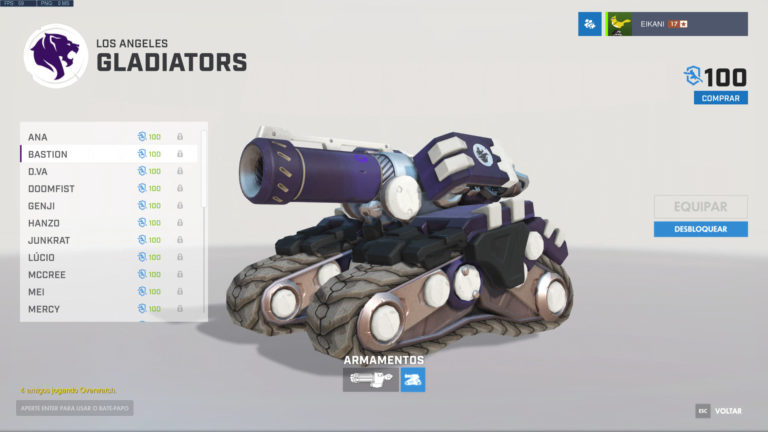Activate the chat input box
The image size is (768, 432).
coord(75,408)
